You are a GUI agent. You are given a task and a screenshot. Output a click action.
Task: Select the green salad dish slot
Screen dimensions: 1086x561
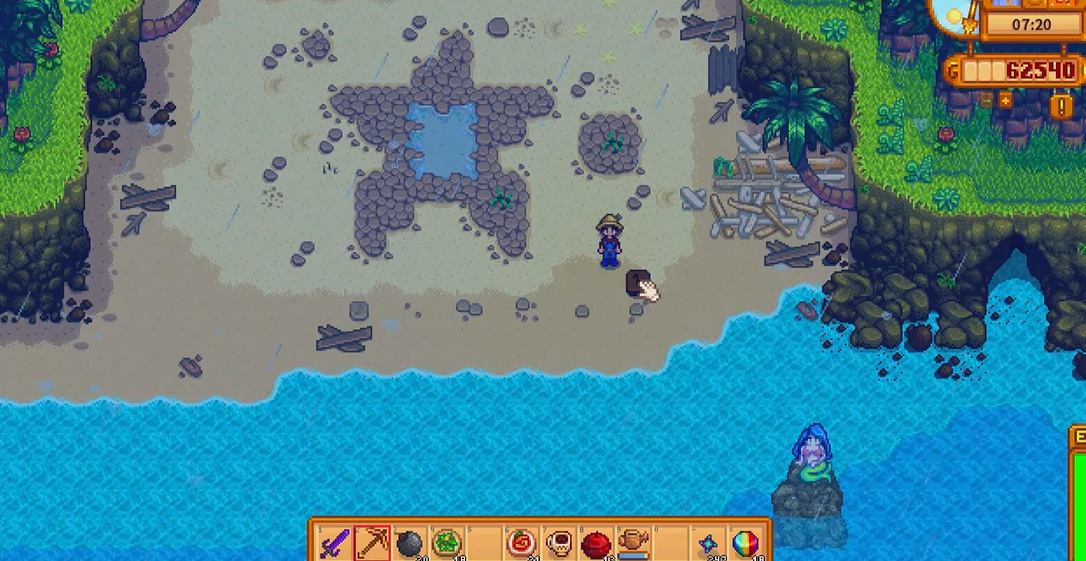click(446, 544)
